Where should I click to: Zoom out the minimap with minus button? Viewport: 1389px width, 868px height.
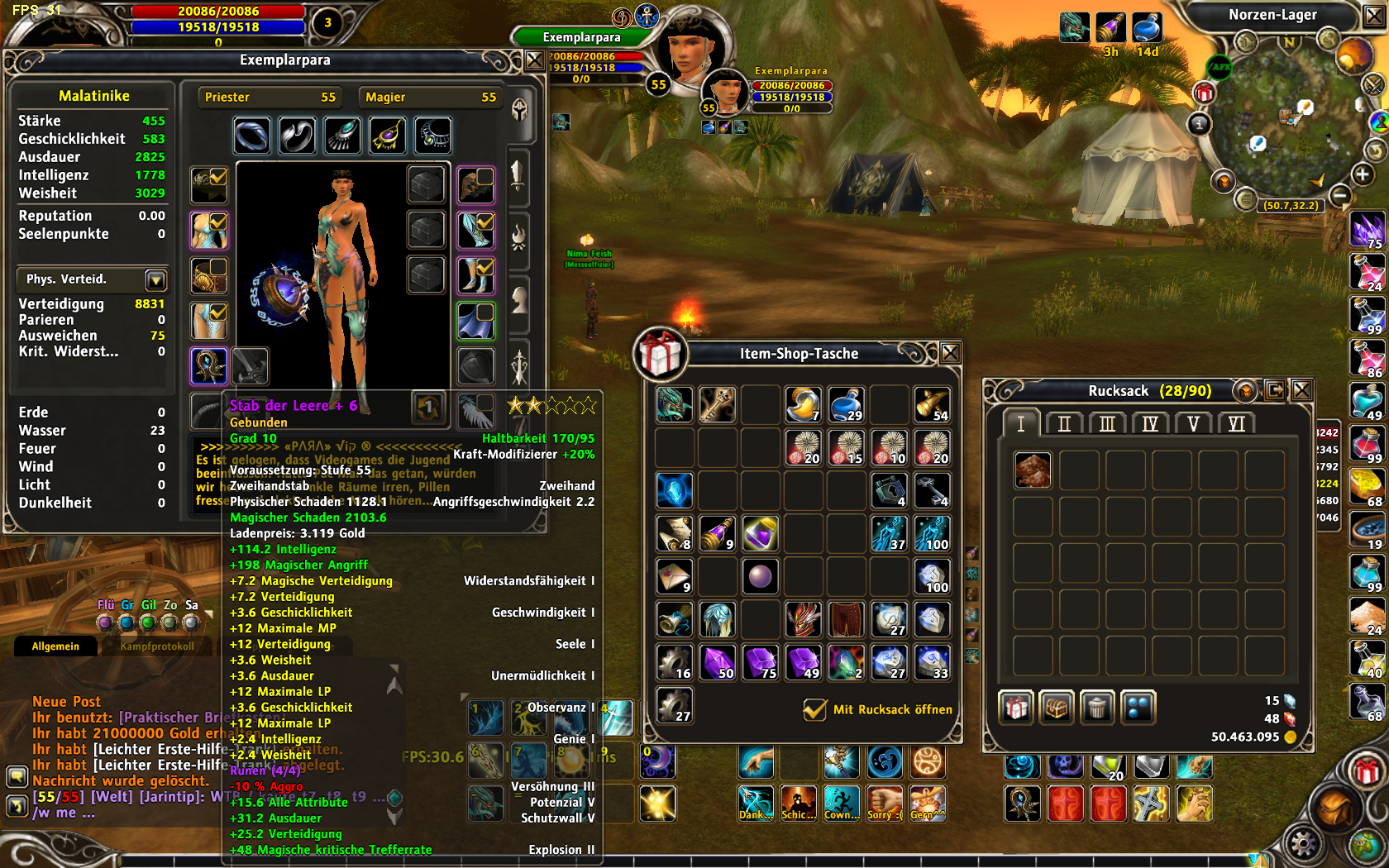click(x=1340, y=196)
